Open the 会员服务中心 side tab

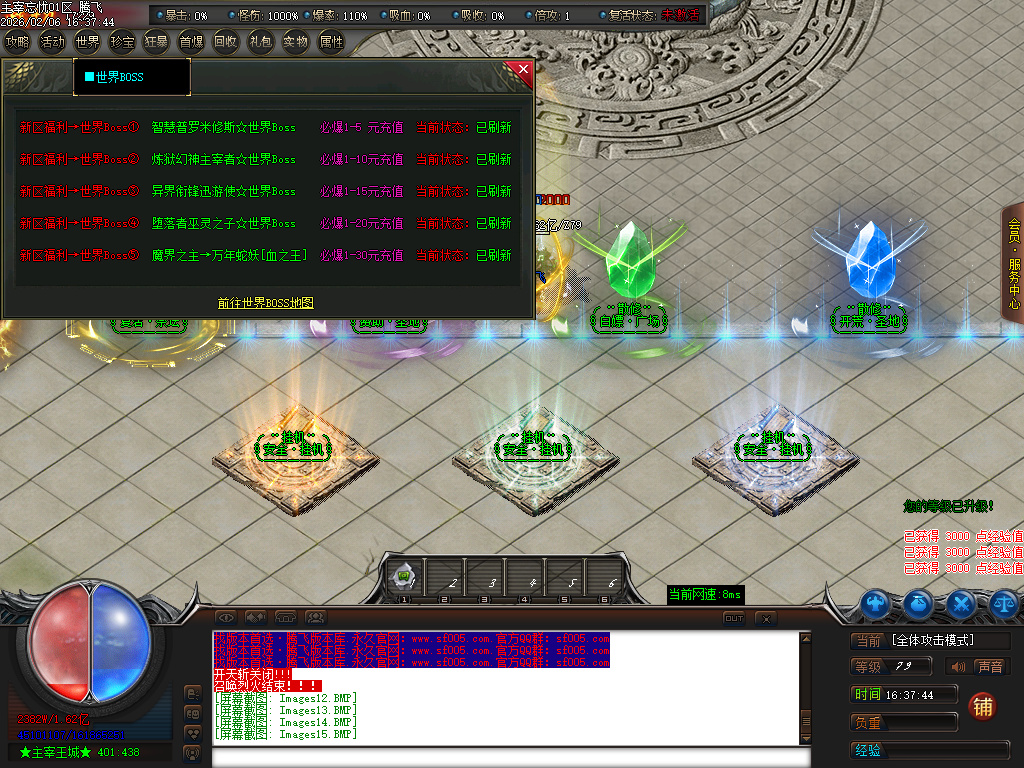(1014, 262)
